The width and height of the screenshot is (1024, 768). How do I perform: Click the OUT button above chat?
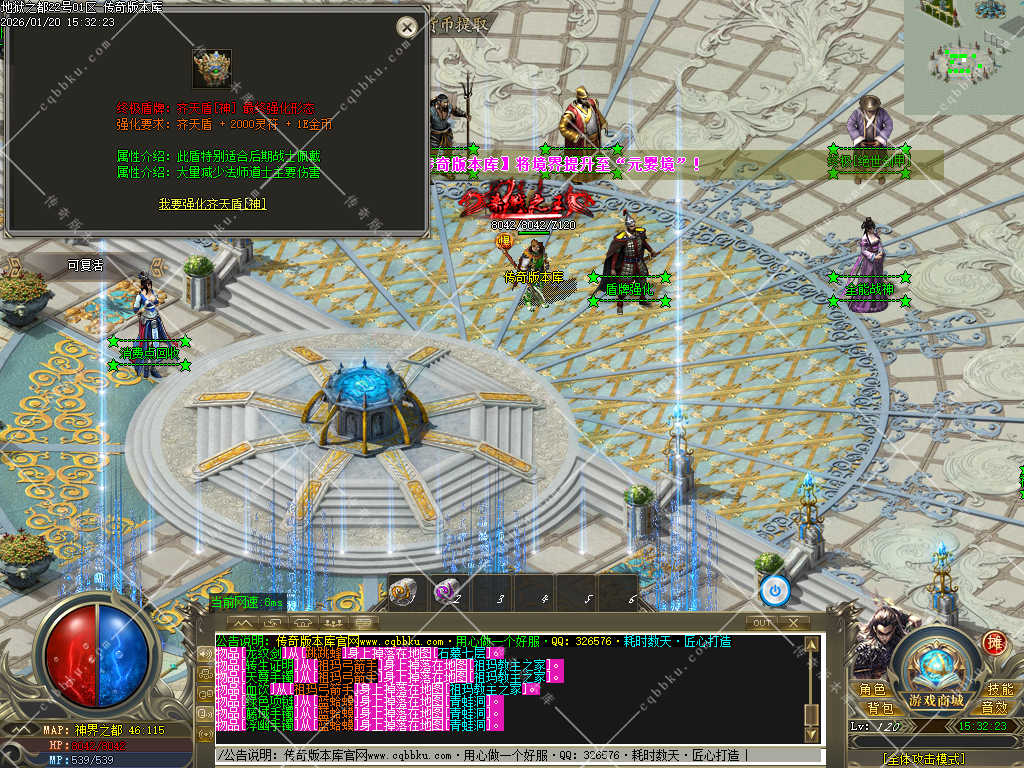[762, 622]
